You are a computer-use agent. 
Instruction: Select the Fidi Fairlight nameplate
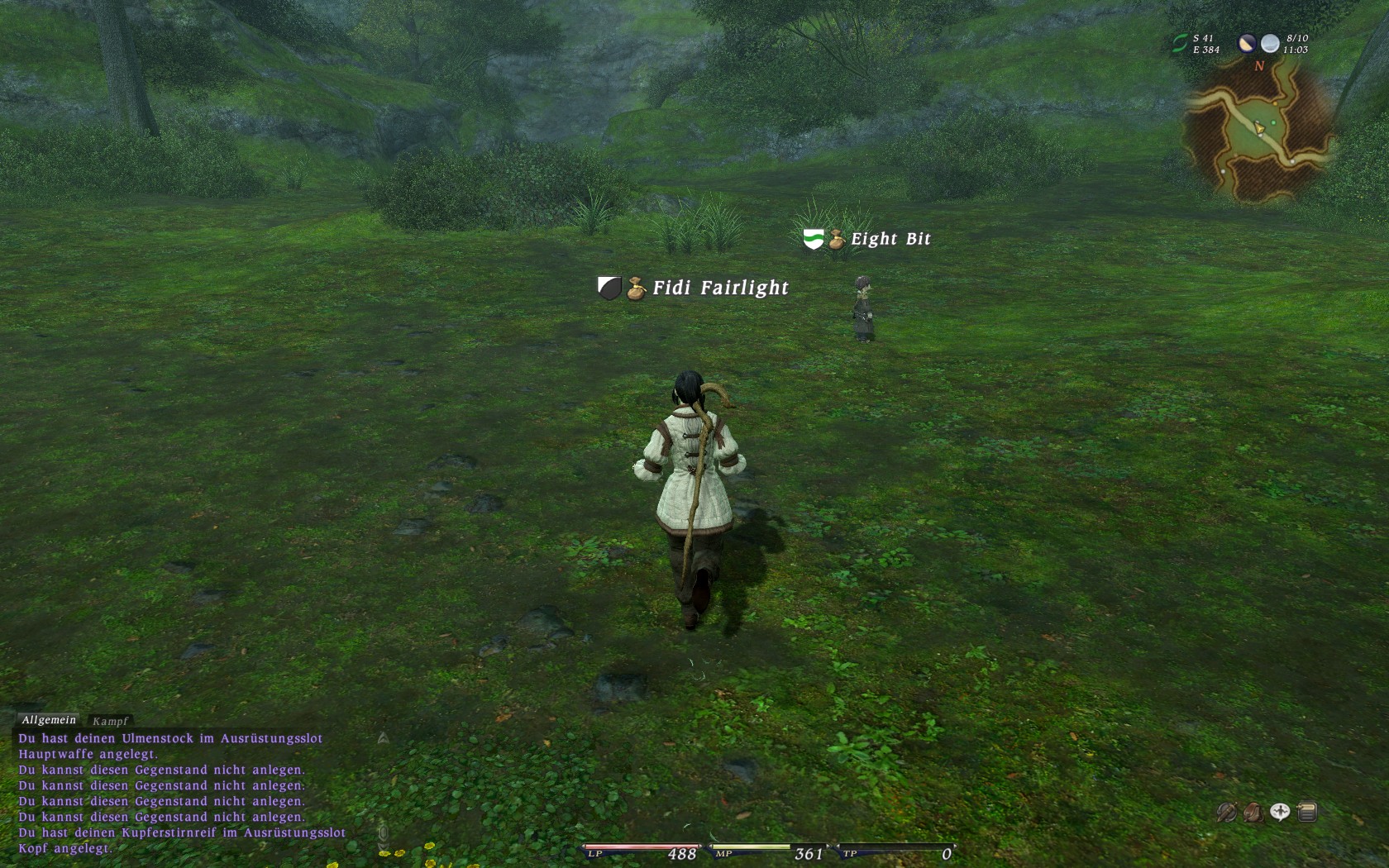tap(720, 288)
